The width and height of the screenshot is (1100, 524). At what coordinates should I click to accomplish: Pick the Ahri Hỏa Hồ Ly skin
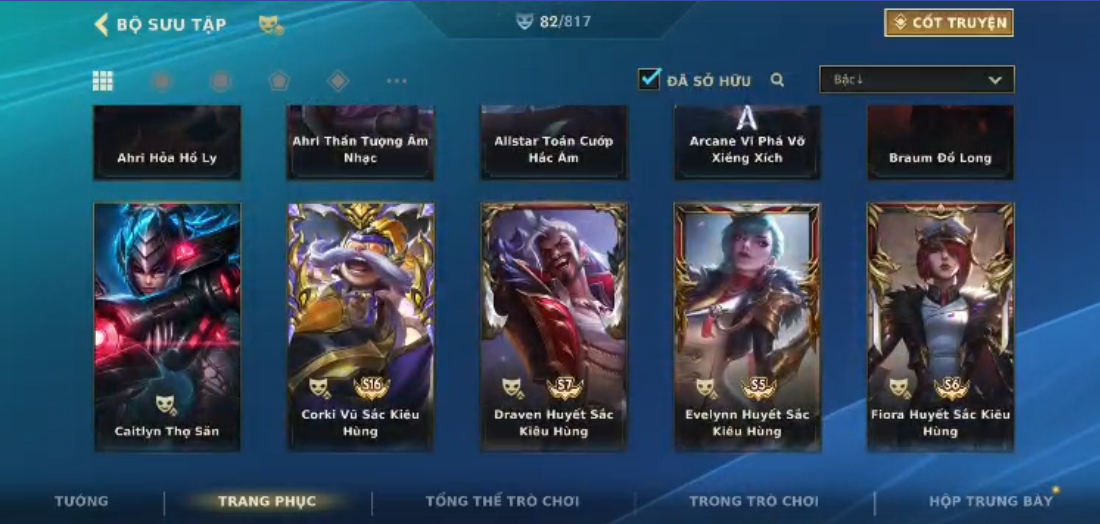(167, 143)
